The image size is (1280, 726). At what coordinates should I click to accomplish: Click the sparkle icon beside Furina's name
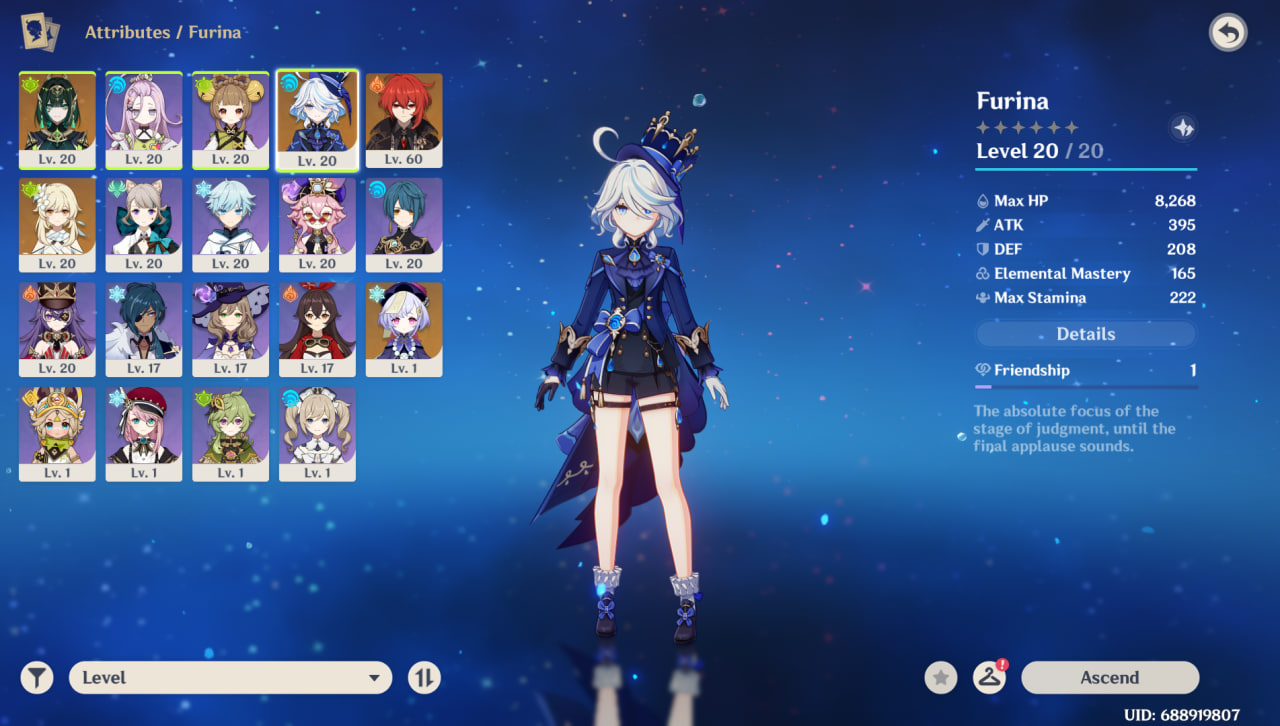pyautogui.click(x=1183, y=128)
